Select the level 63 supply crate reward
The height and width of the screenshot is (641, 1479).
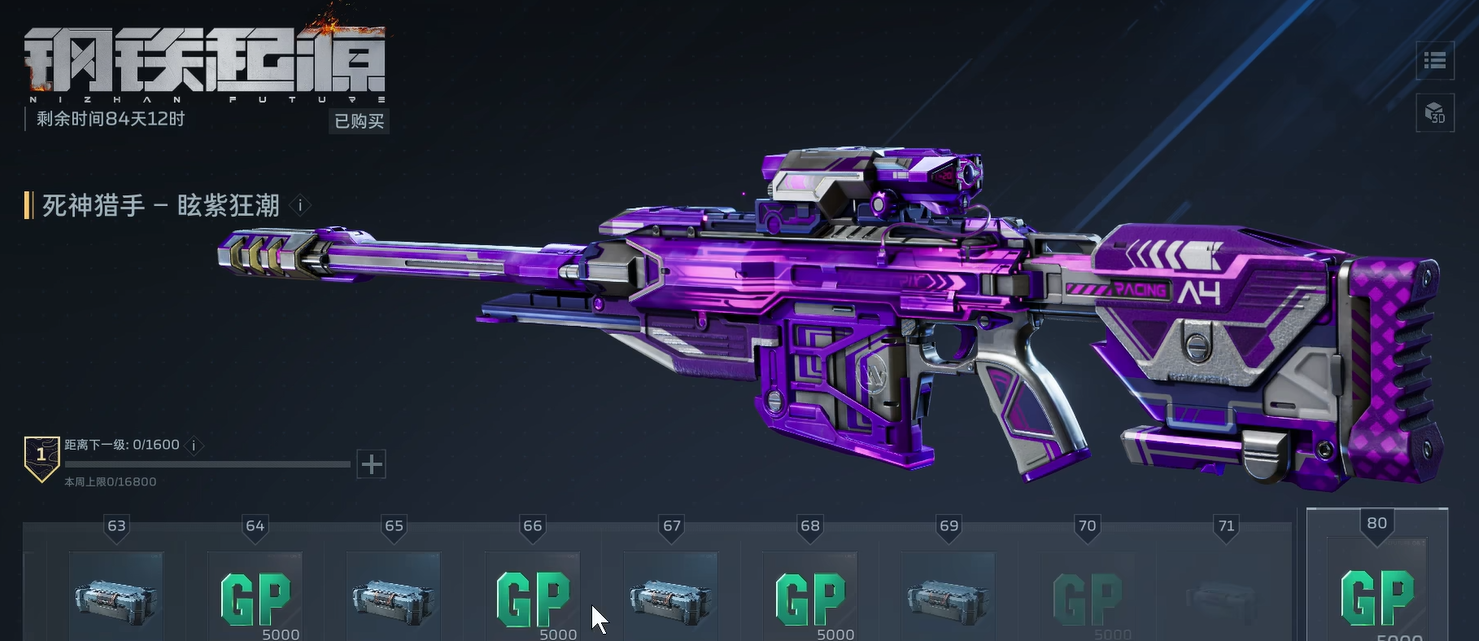117,597
